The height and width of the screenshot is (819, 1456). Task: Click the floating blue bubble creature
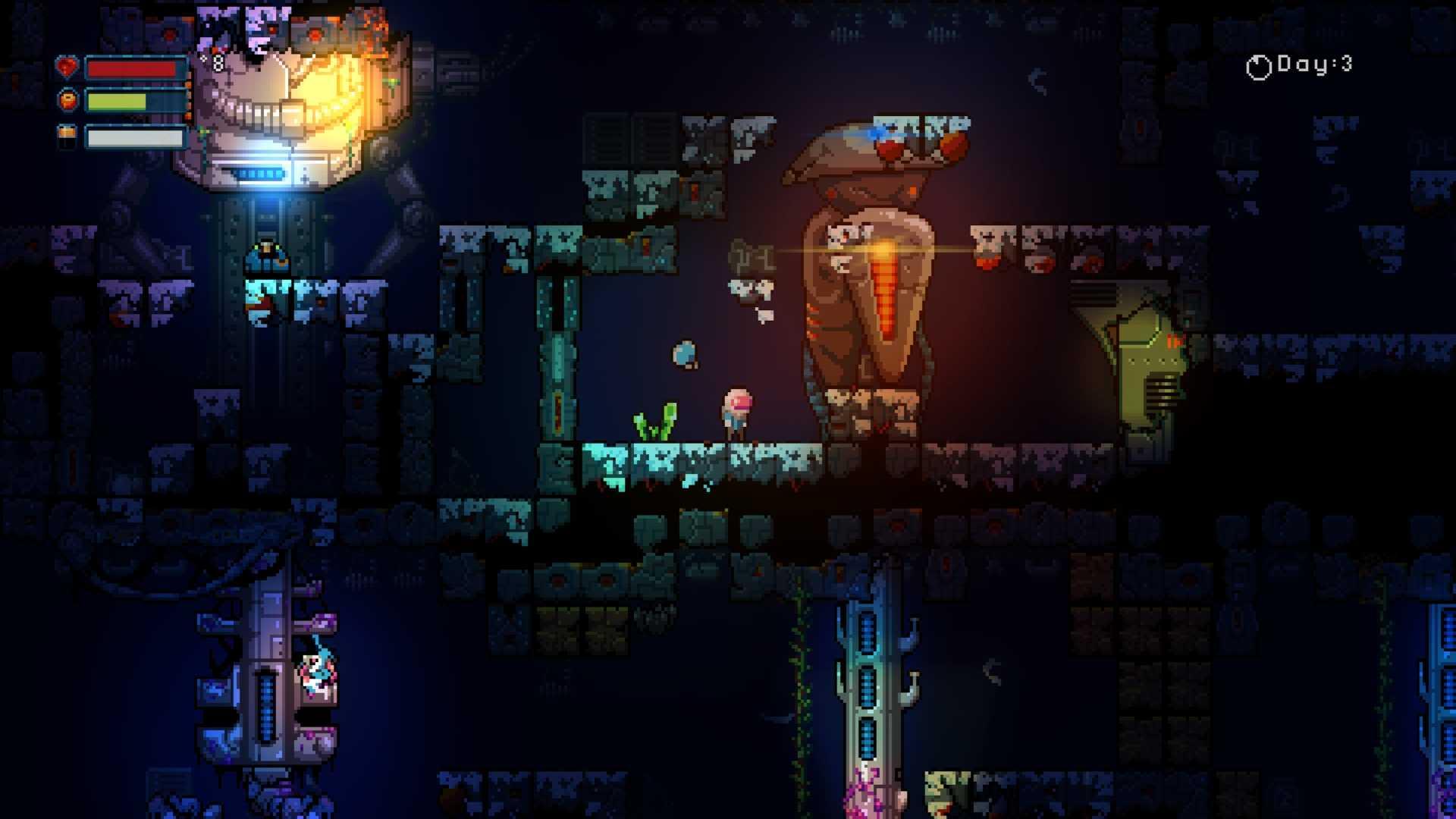pyautogui.click(x=684, y=355)
